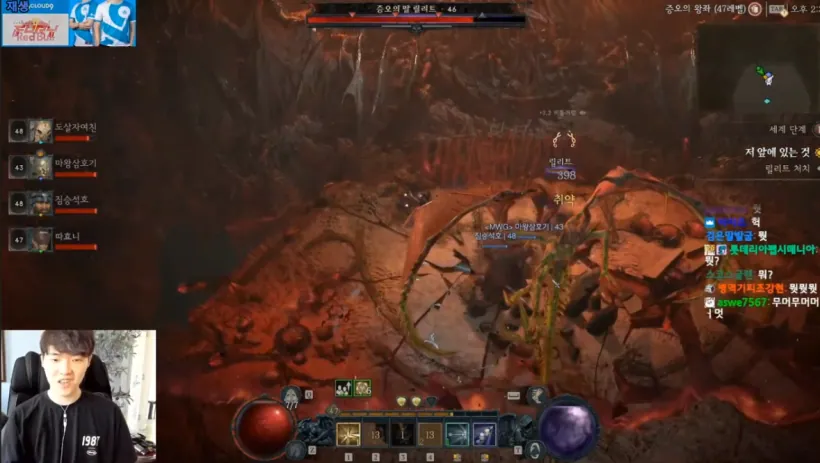Image resolution: width=820 pixels, height=463 pixels.
Task: Activate the skill in slot 2 showing cooldown 13
Action: click(376, 435)
